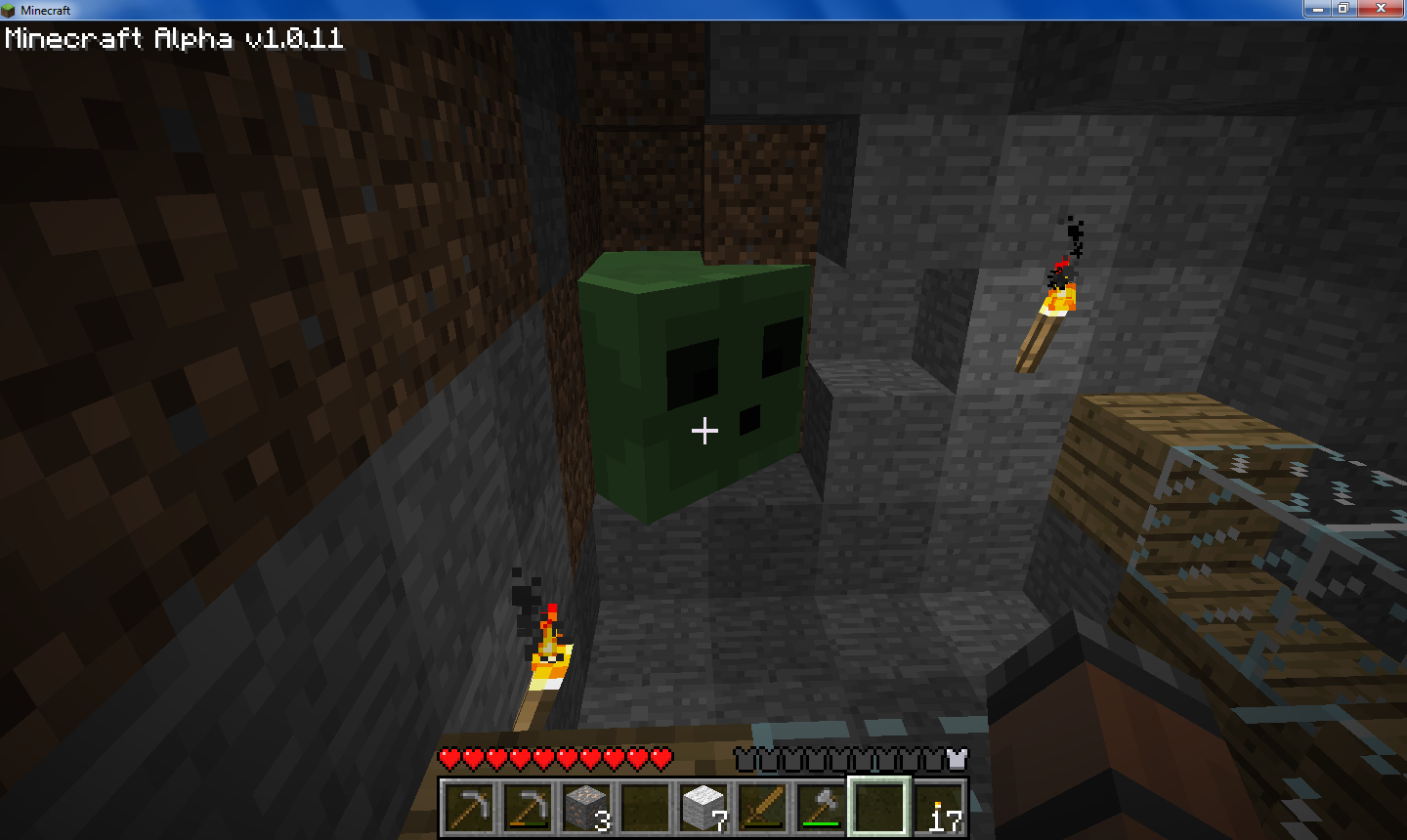Click the empty fourth hotbar slot
Image resolution: width=1407 pixels, height=840 pixels.
644,809
